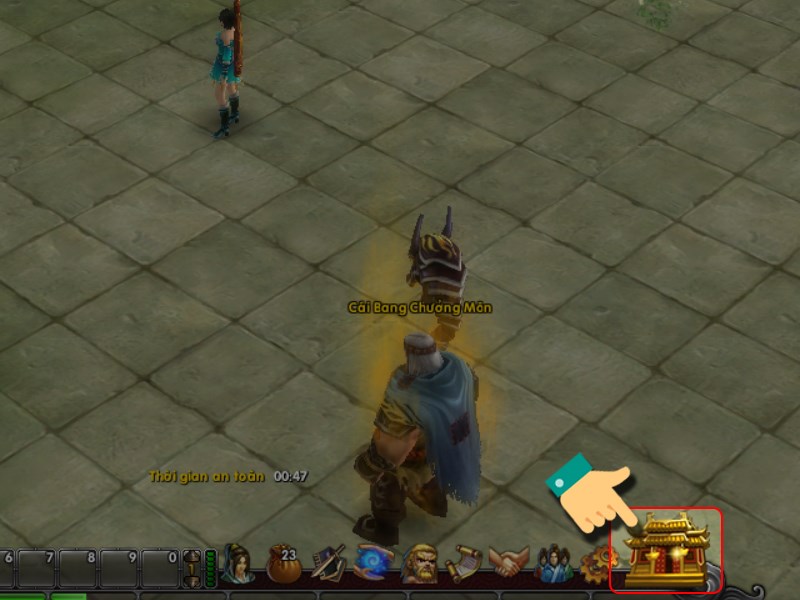
Task: Open the character portrait panel
Action: [238, 564]
